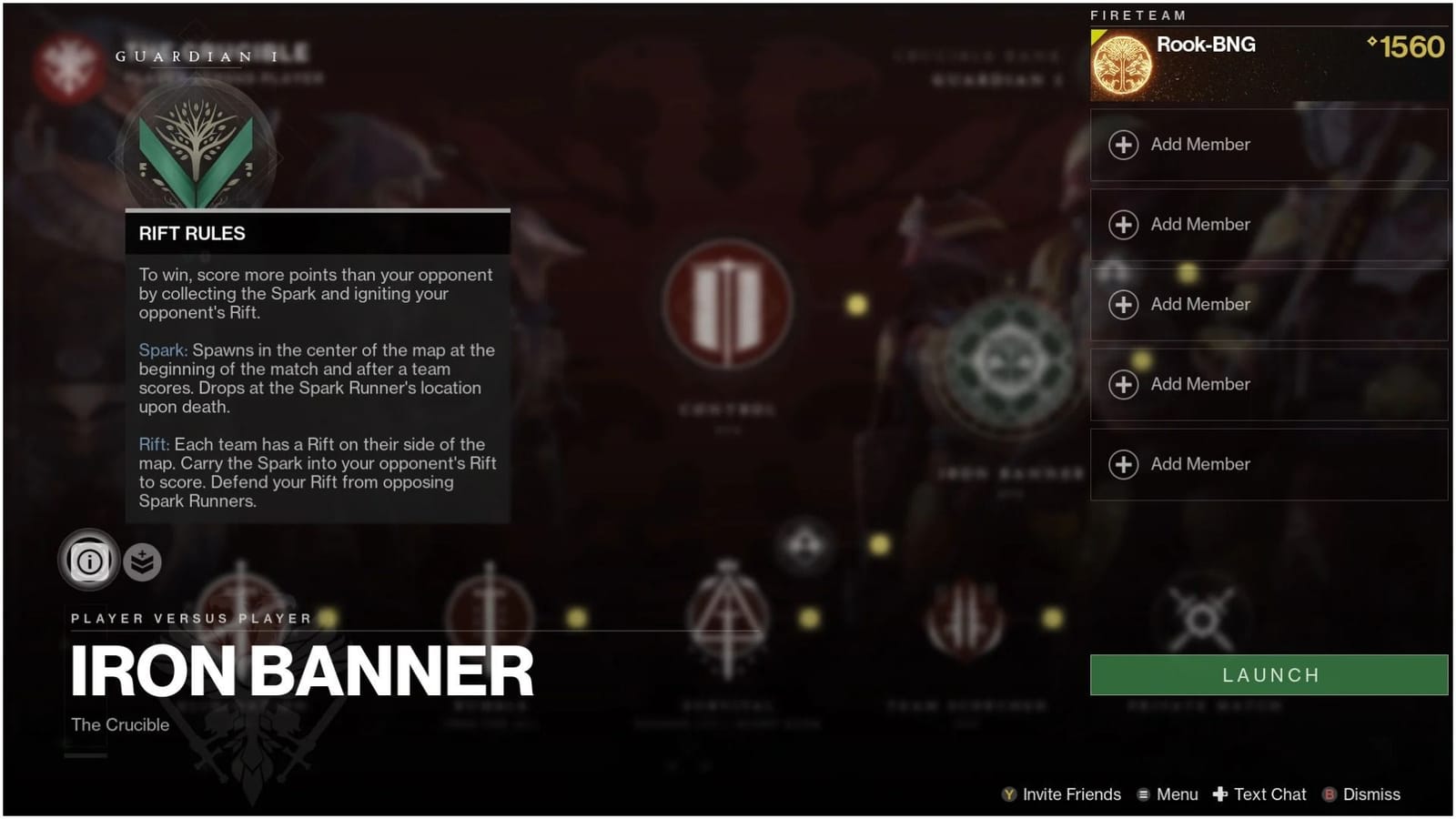Click the Spark link in Rift Rules

(x=162, y=349)
